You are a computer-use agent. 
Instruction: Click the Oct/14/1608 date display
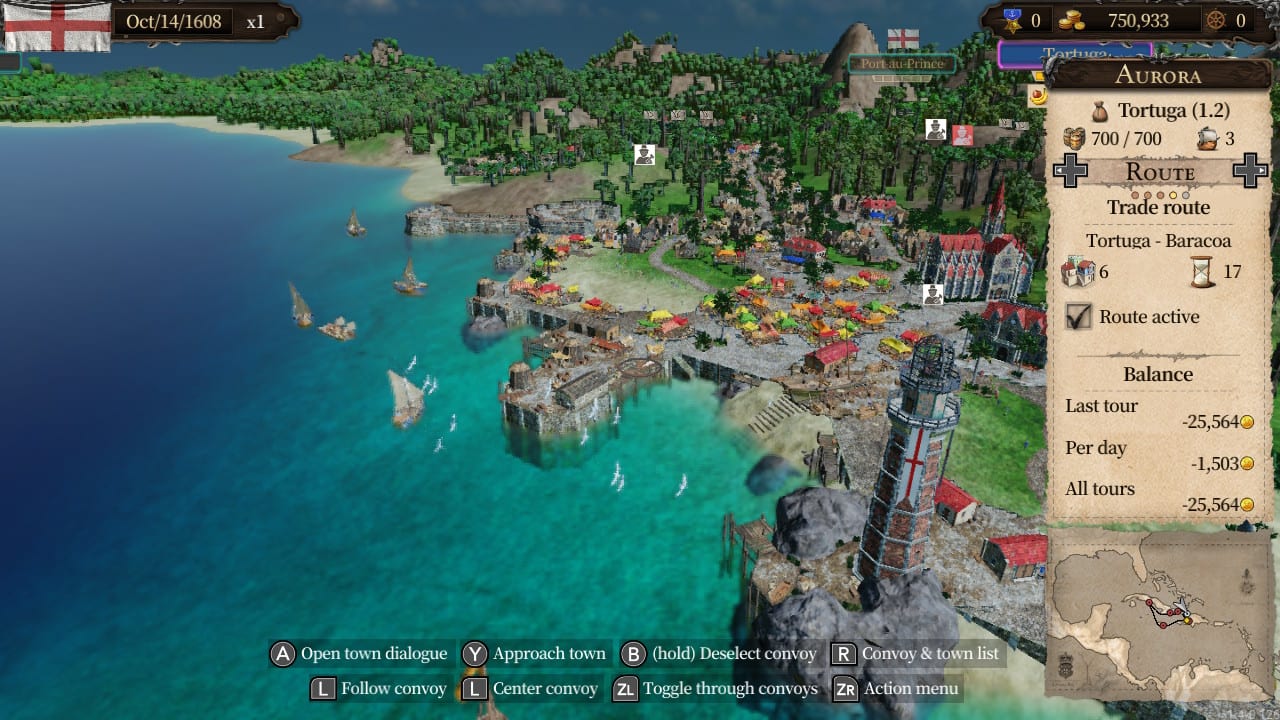pyautogui.click(x=175, y=20)
